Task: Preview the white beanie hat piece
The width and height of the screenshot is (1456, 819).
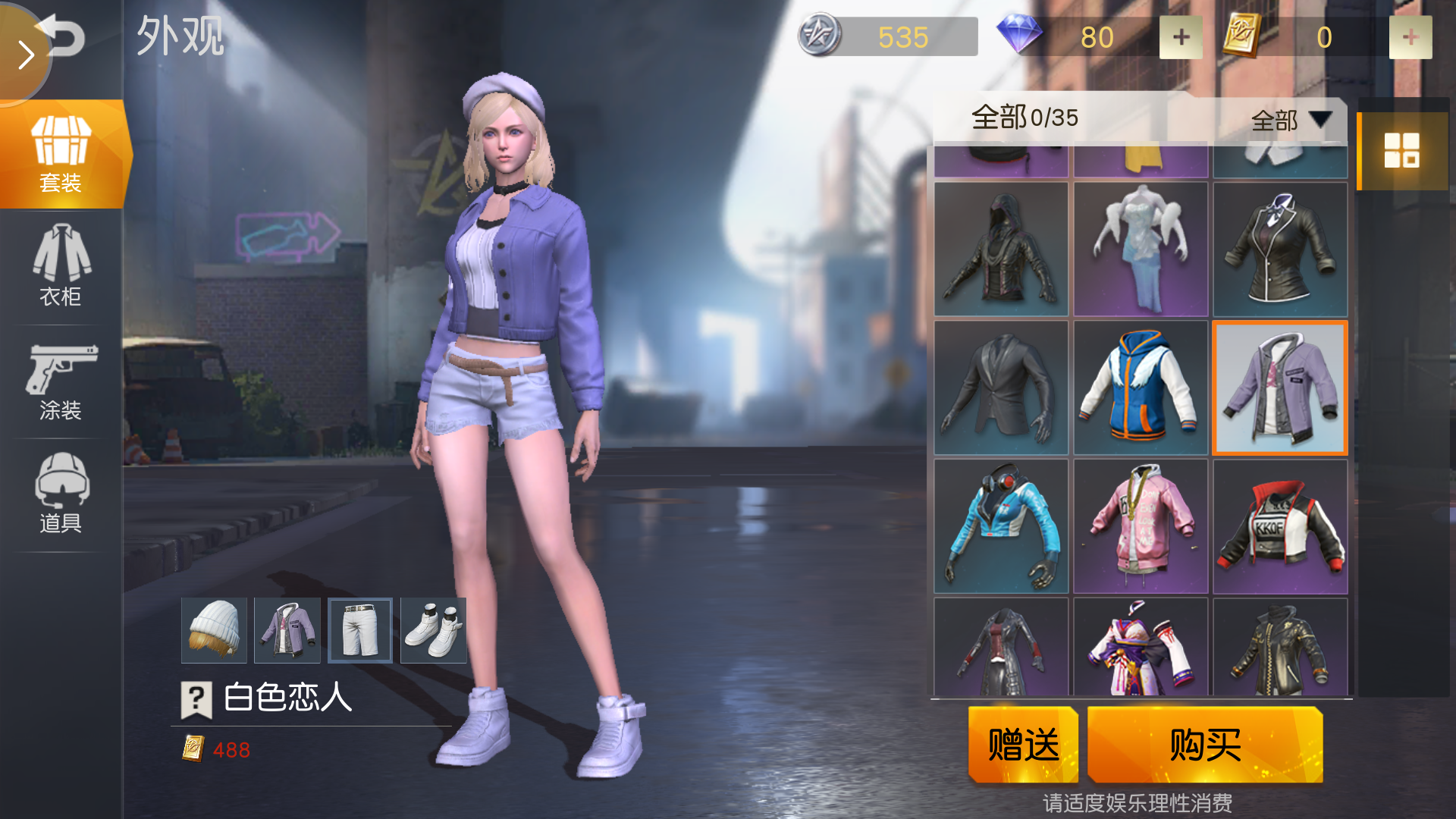Action: click(214, 630)
